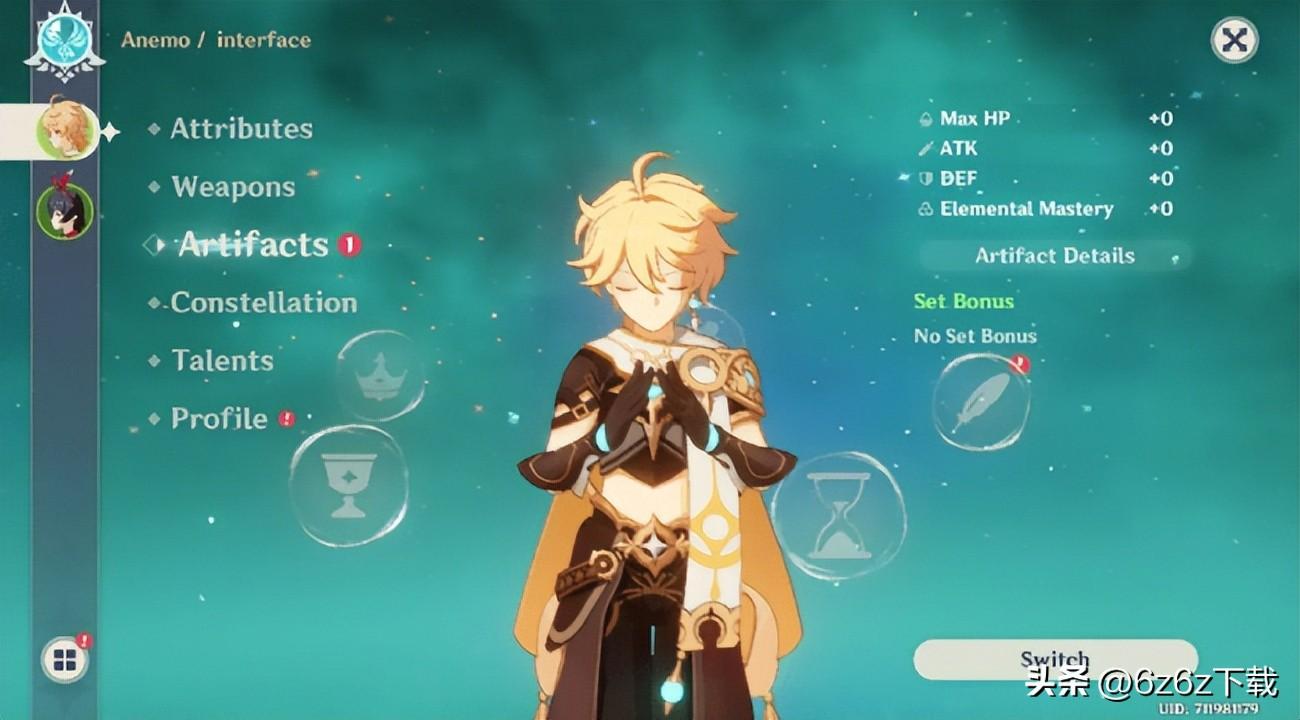
Task: Select the Weapons menu entry
Action: tap(233, 187)
